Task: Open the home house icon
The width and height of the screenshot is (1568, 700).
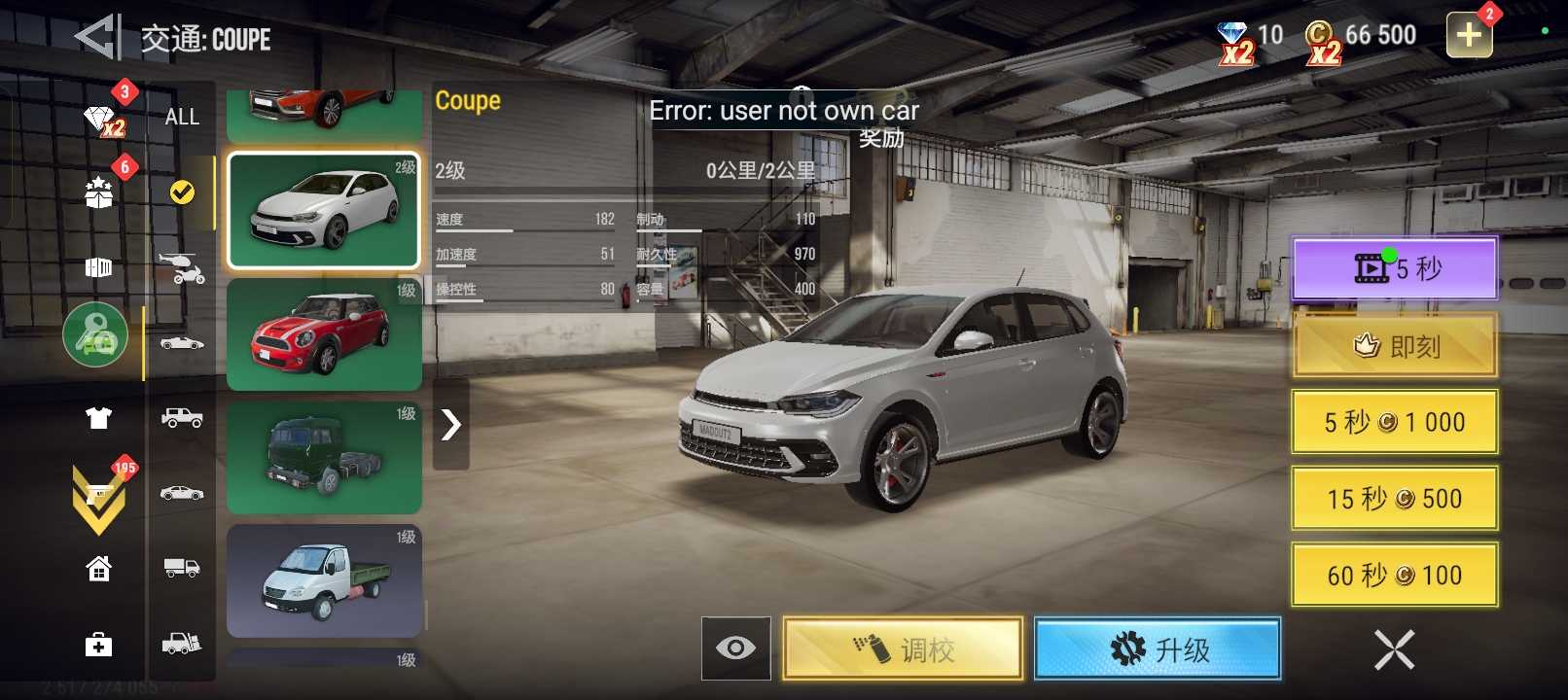Action: [x=98, y=568]
